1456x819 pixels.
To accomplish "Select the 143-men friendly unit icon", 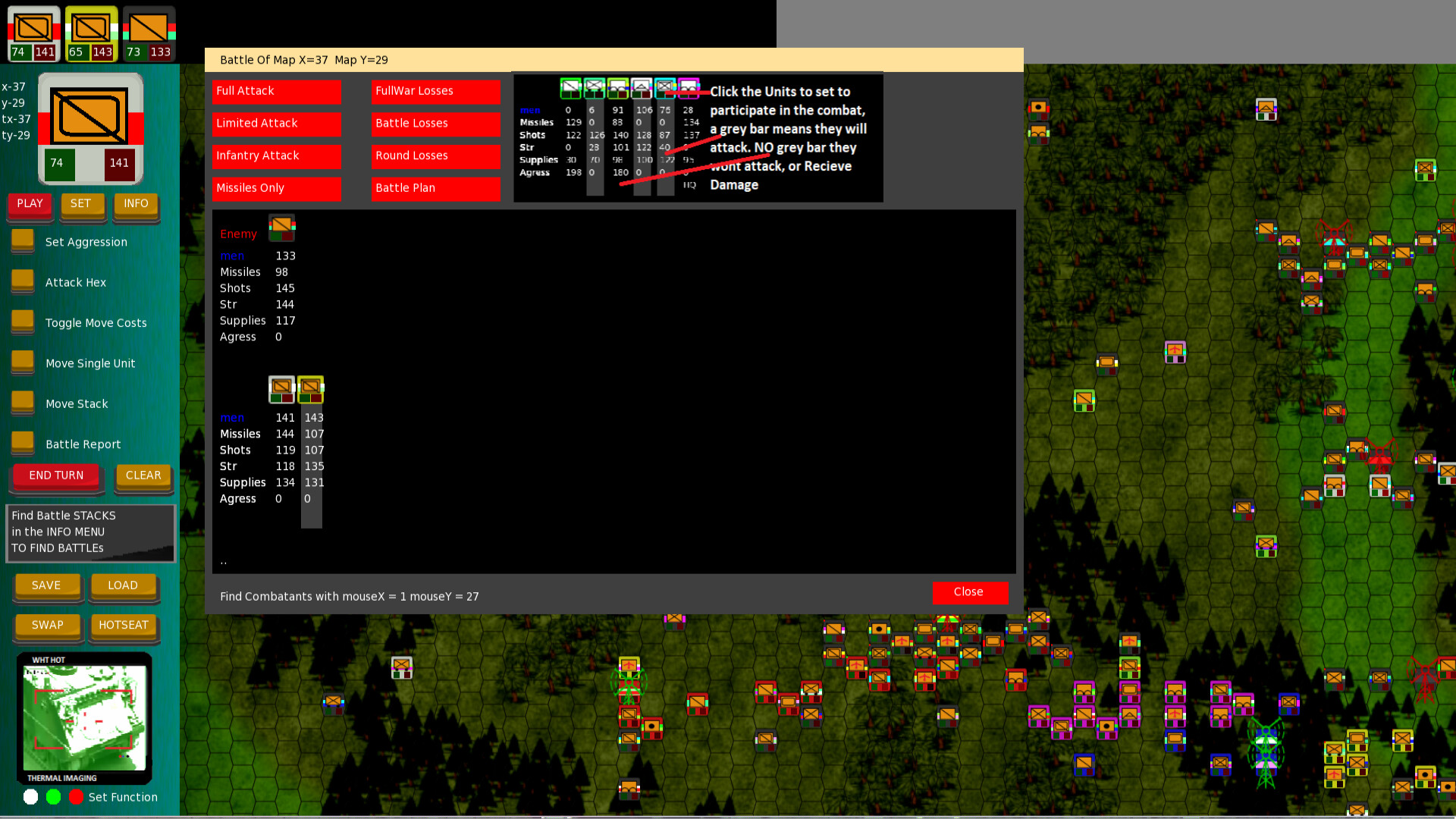I will point(311,389).
